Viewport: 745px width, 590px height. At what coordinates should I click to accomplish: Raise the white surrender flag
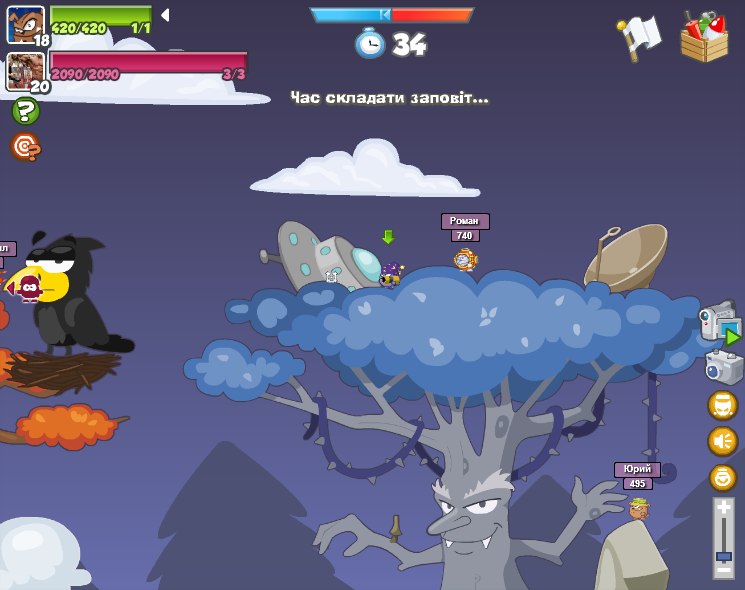[x=640, y=37]
